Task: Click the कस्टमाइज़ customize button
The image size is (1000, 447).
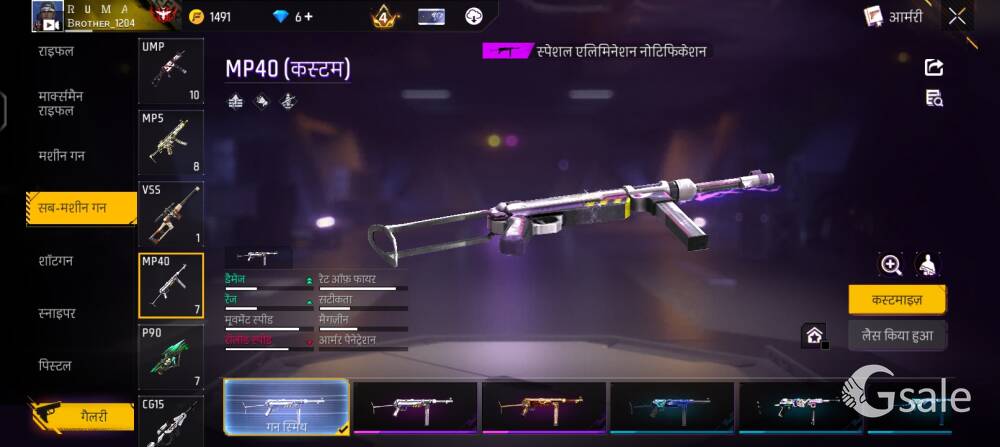Action: click(x=896, y=299)
